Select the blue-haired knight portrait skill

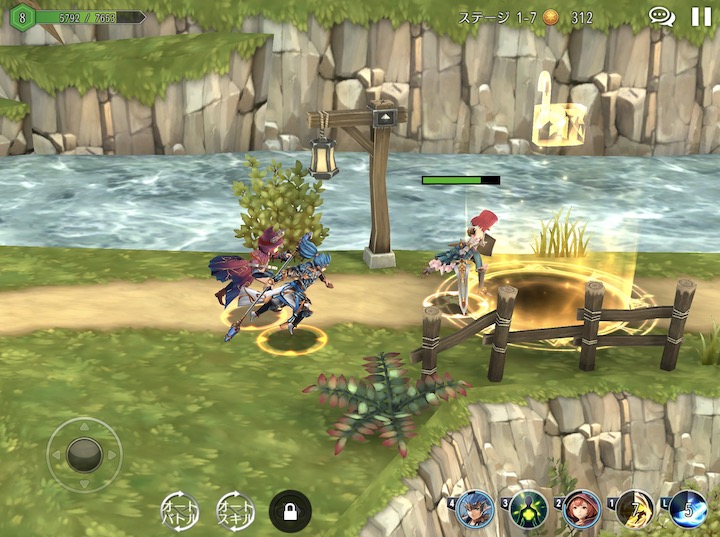point(475,510)
